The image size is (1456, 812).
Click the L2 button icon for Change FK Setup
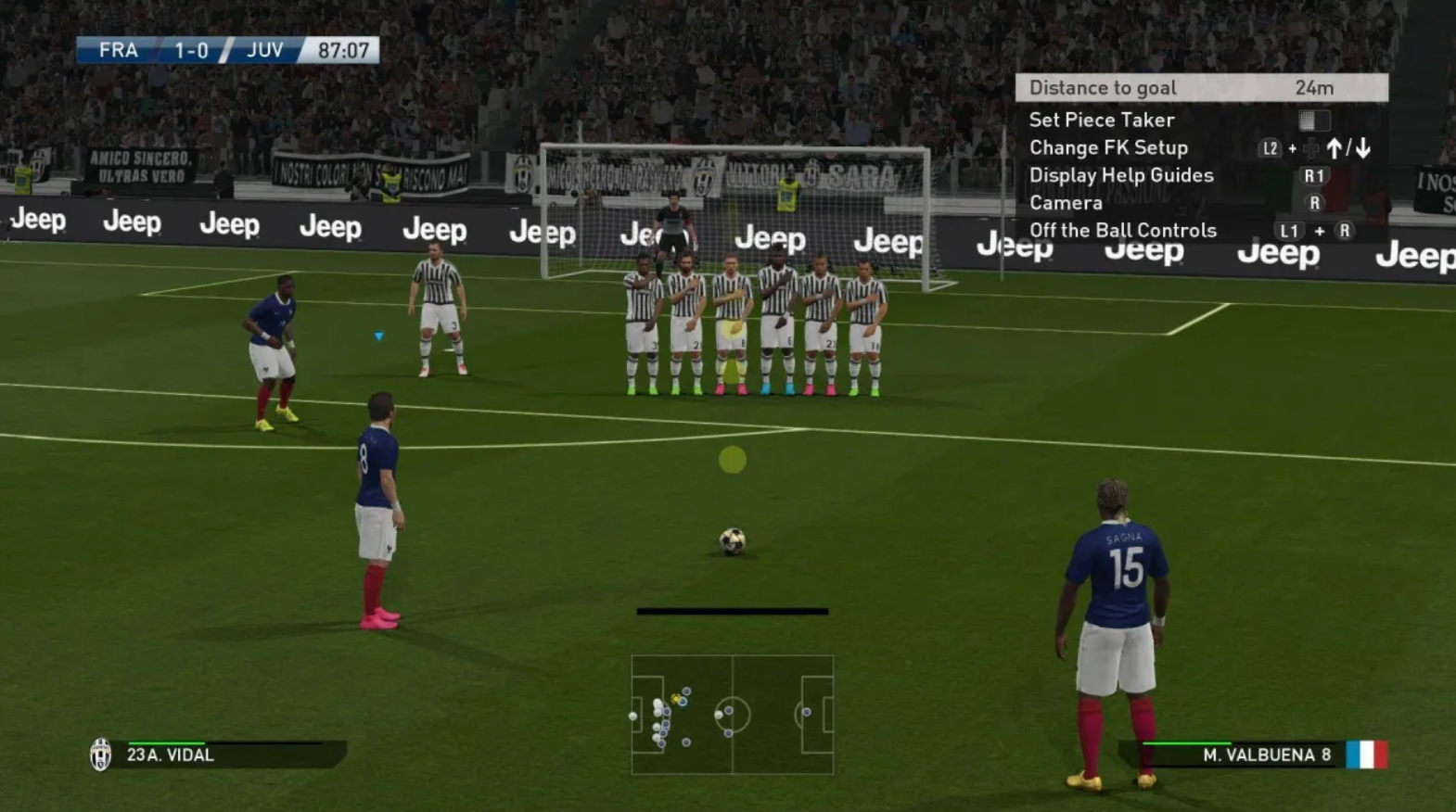pos(1270,148)
